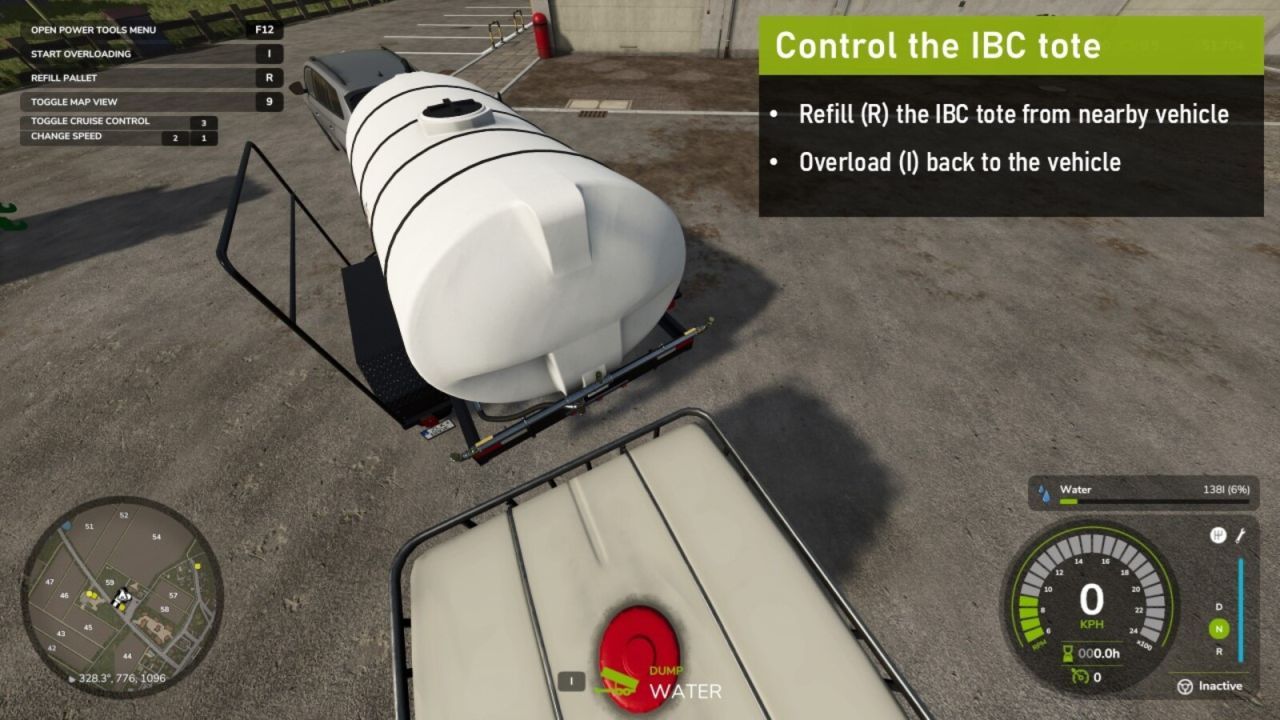Click the green N neutral gear toggle
The image size is (1280, 720).
click(x=1218, y=628)
